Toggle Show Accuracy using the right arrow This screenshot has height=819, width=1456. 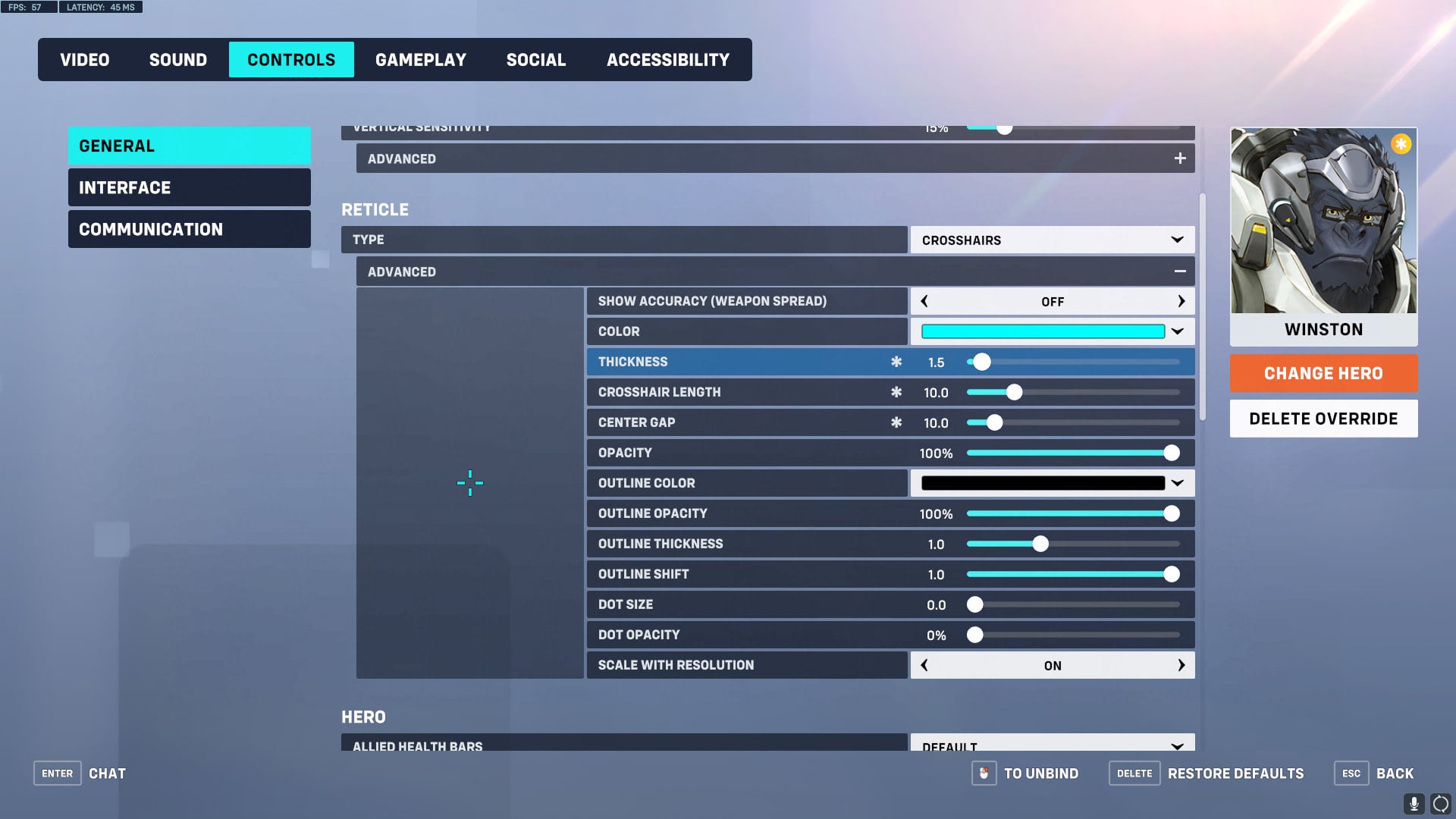click(x=1181, y=301)
